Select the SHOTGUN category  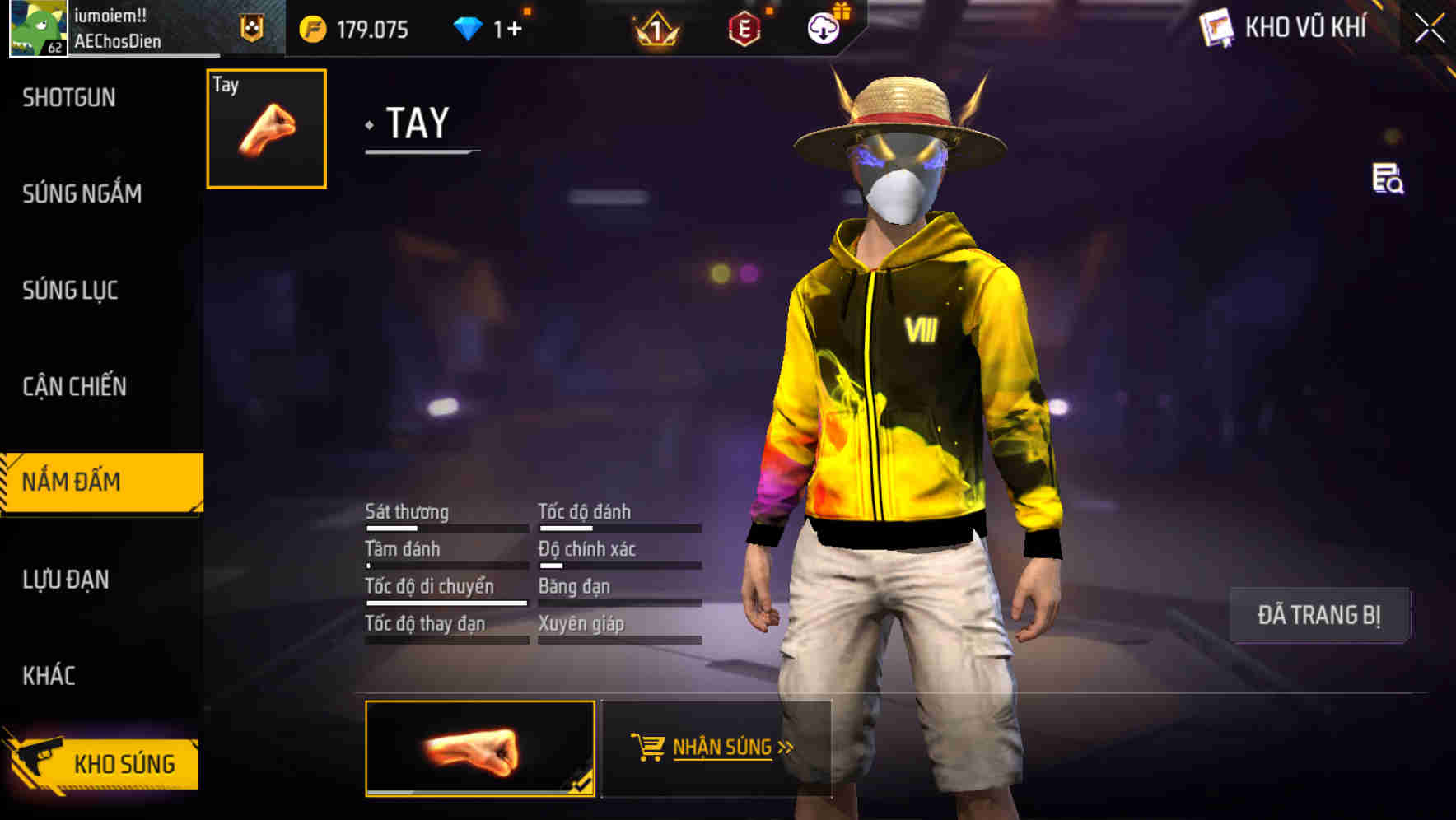(x=69, y=97)
